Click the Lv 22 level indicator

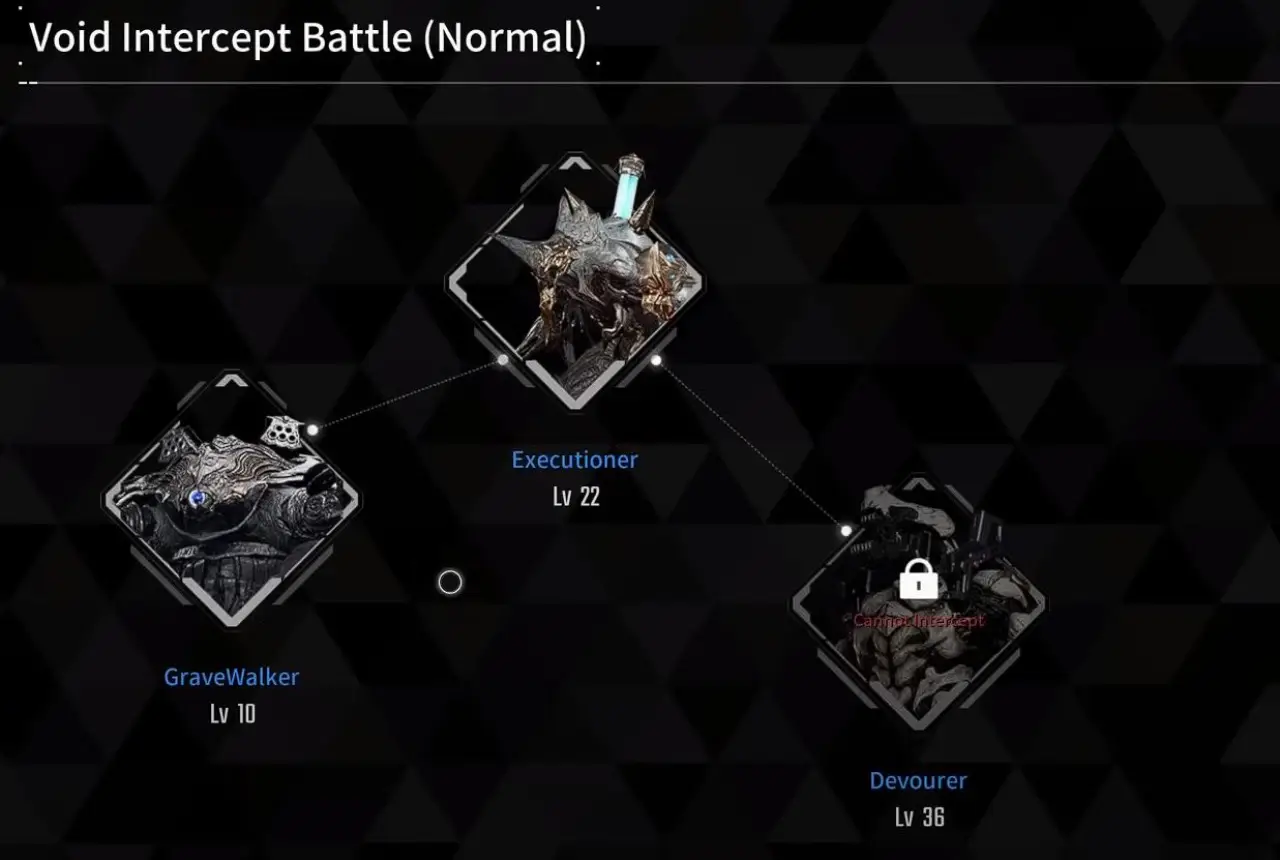point(575,495)
